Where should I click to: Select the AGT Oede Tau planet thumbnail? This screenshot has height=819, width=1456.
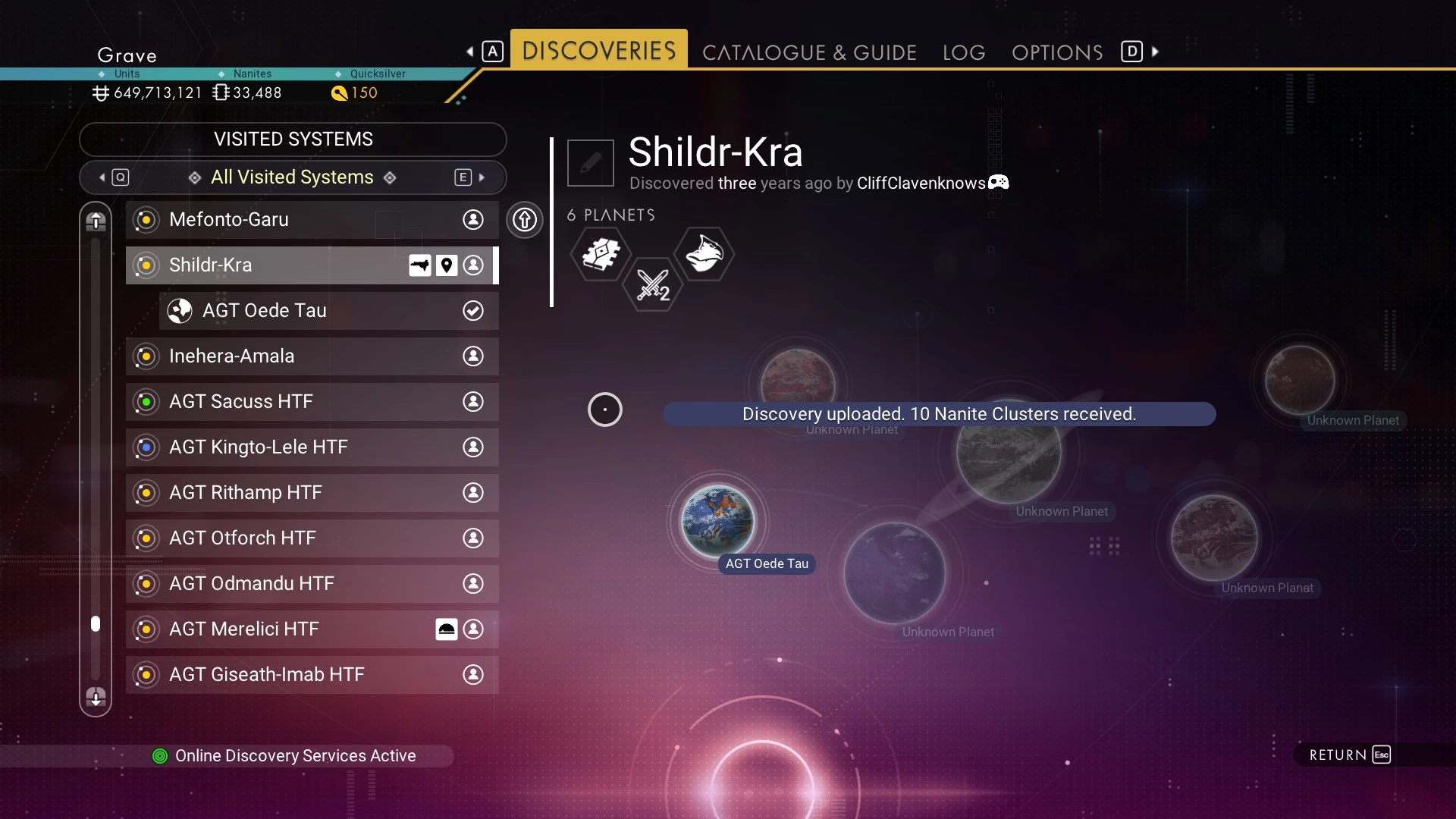pyautogui.click(x=717, y=522)
